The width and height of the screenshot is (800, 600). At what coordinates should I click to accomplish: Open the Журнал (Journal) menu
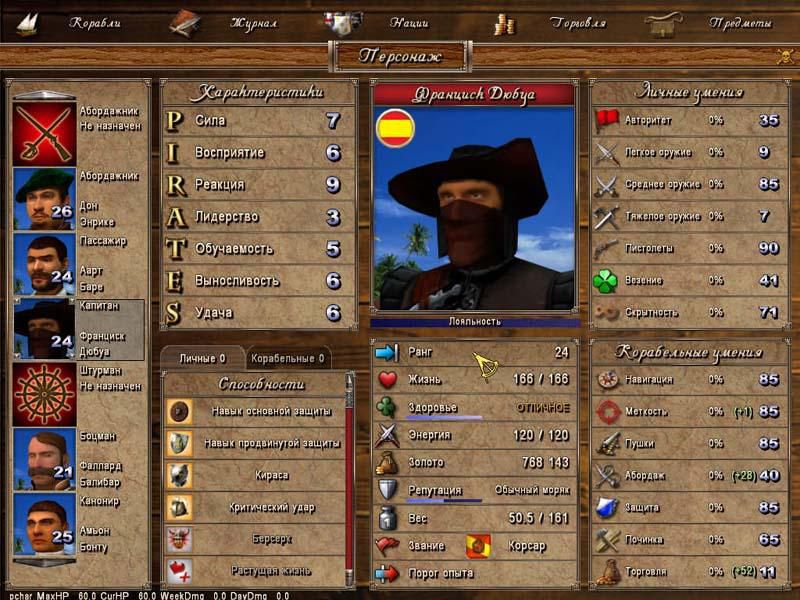pos(252,22)
